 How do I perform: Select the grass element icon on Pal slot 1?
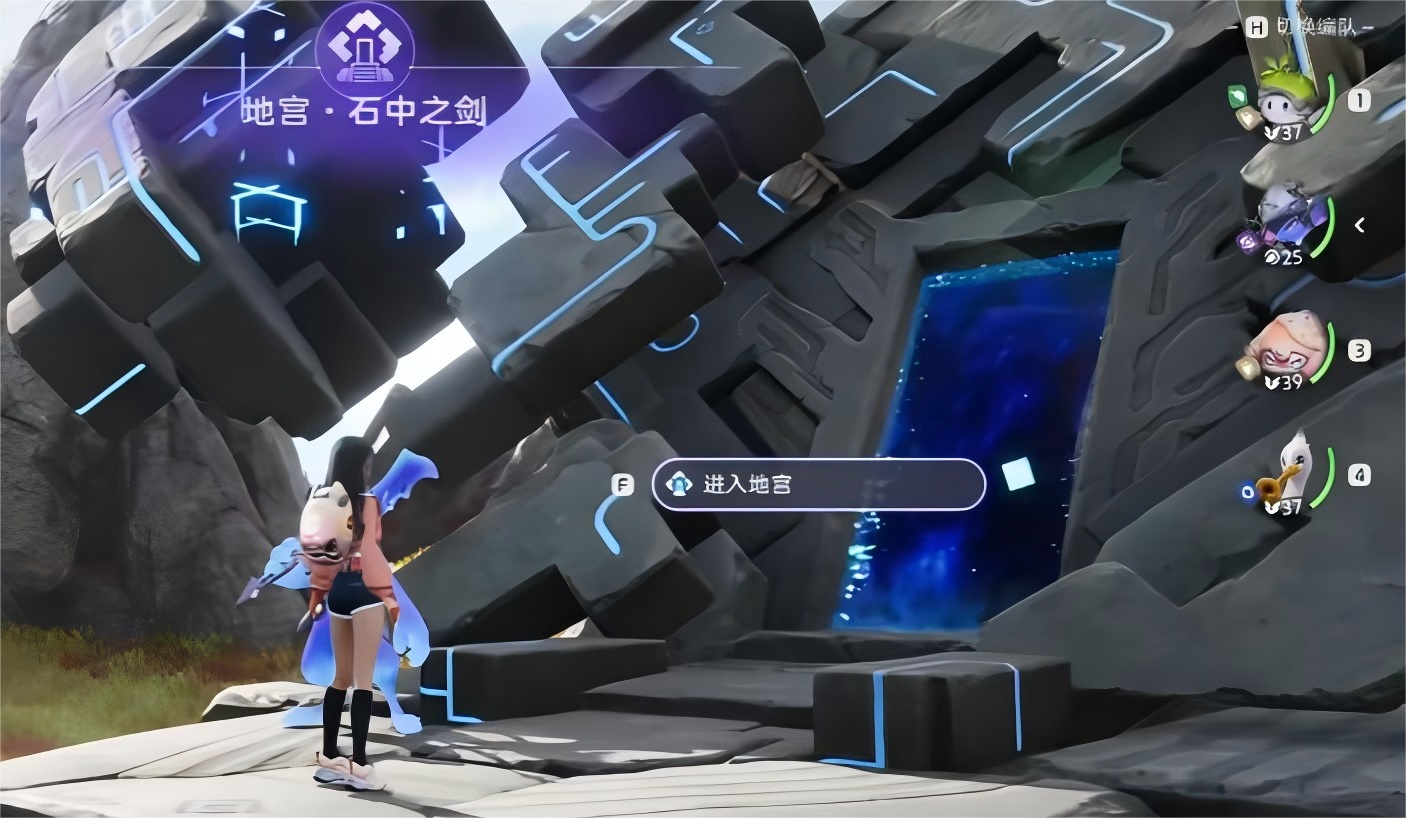(1236, 97)
